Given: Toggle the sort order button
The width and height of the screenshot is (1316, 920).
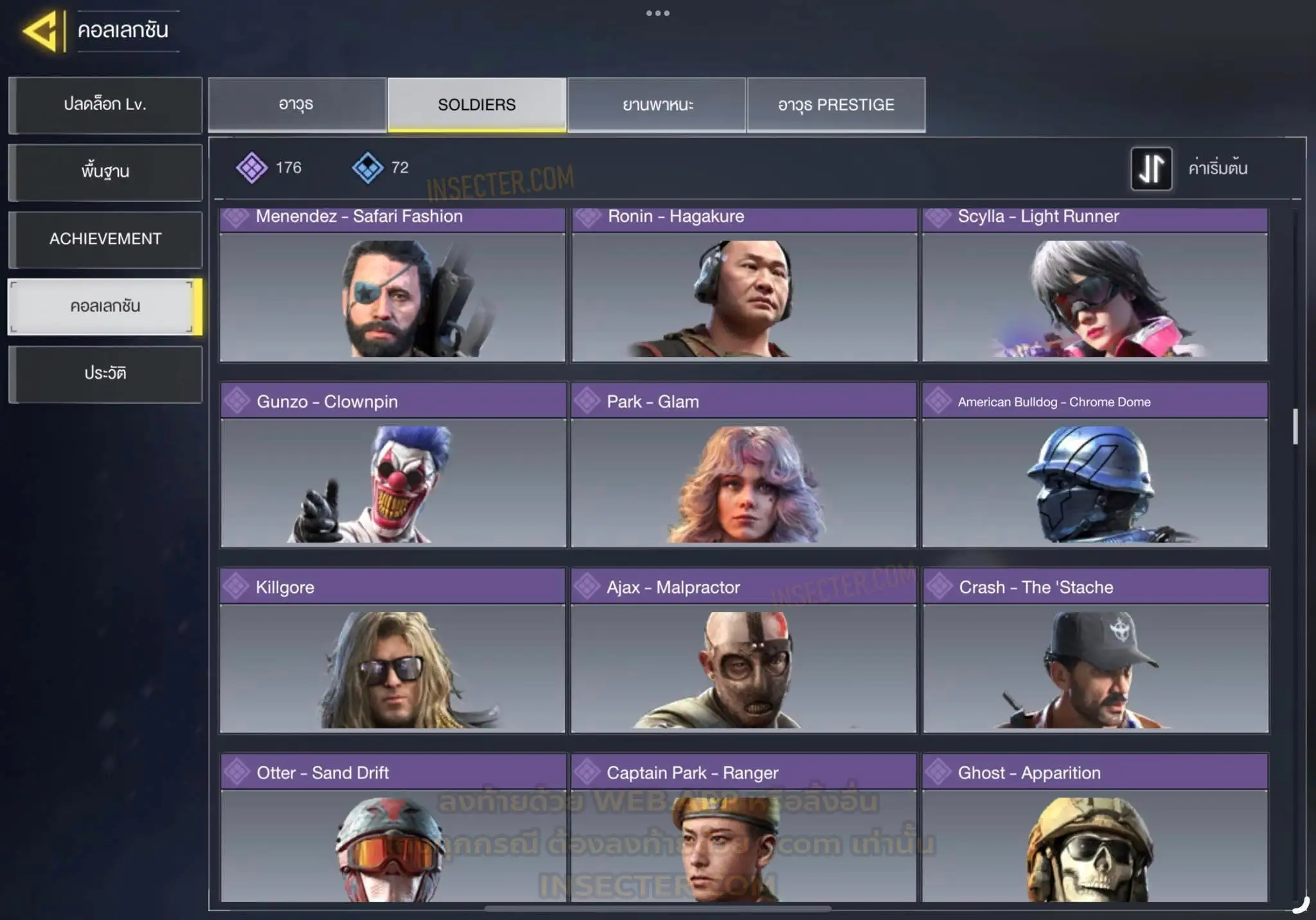Looking at the screenshot, I should (x=1151, y=169).
